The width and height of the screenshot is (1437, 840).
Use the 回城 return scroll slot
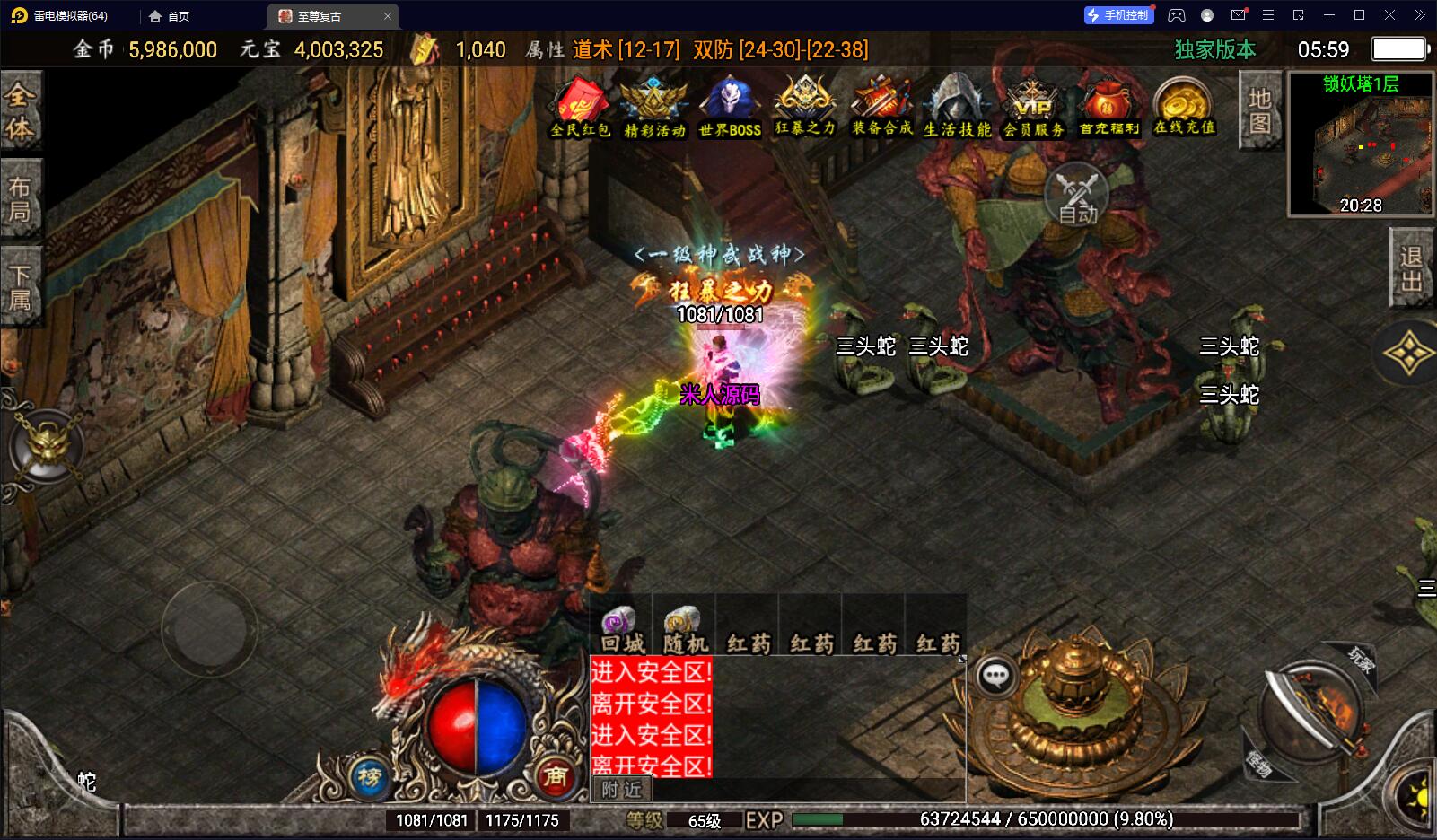click(622, 629)
